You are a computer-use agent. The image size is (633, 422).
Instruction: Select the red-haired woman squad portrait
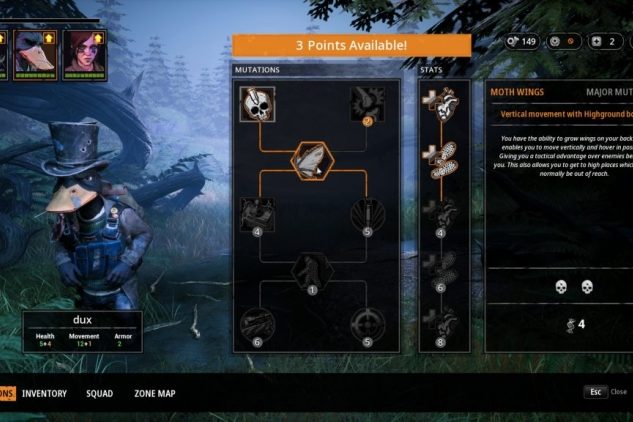pos(81,50)
